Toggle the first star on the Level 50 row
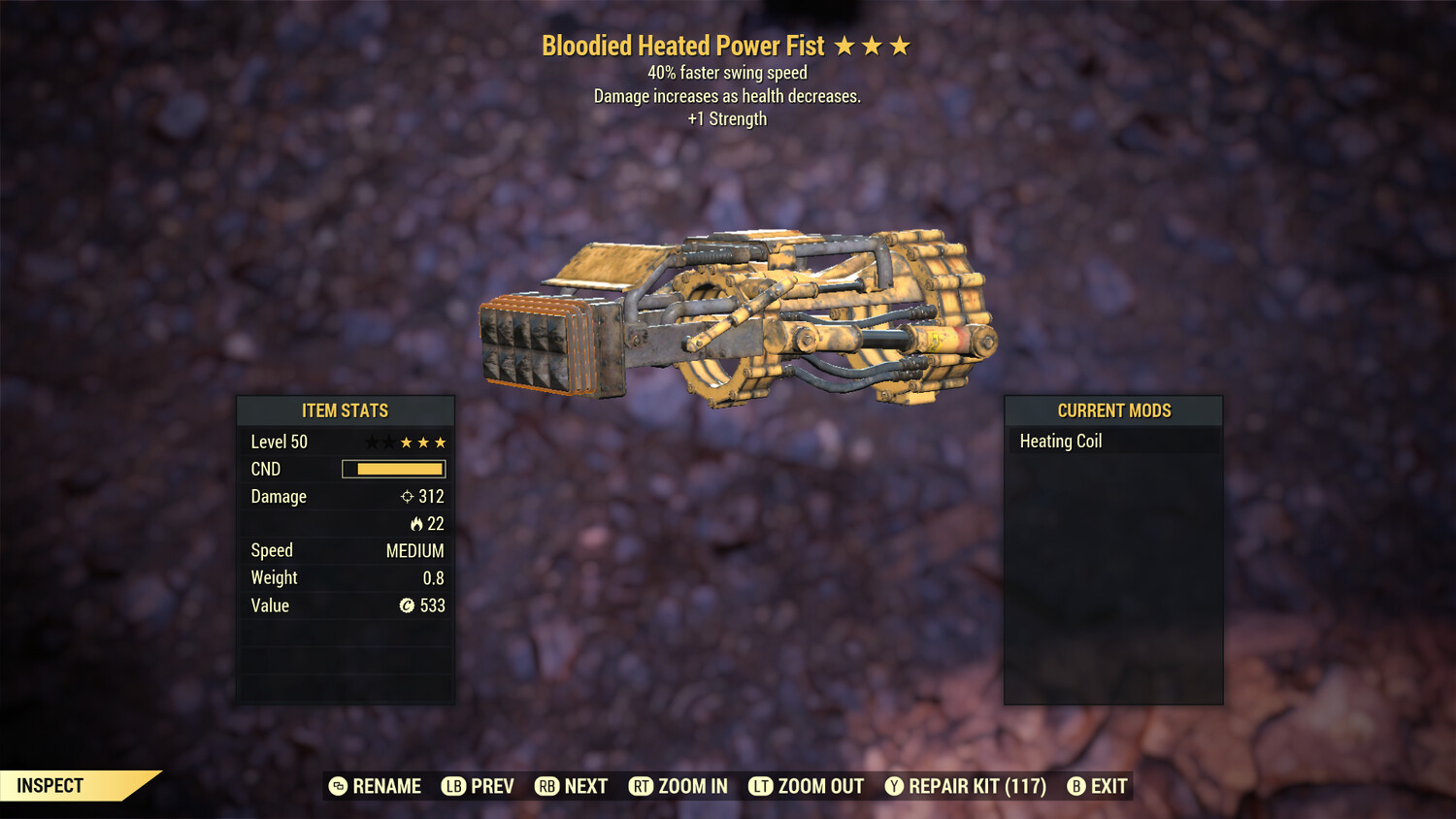Screen dimensions: 1456x819 coord(370,442)
